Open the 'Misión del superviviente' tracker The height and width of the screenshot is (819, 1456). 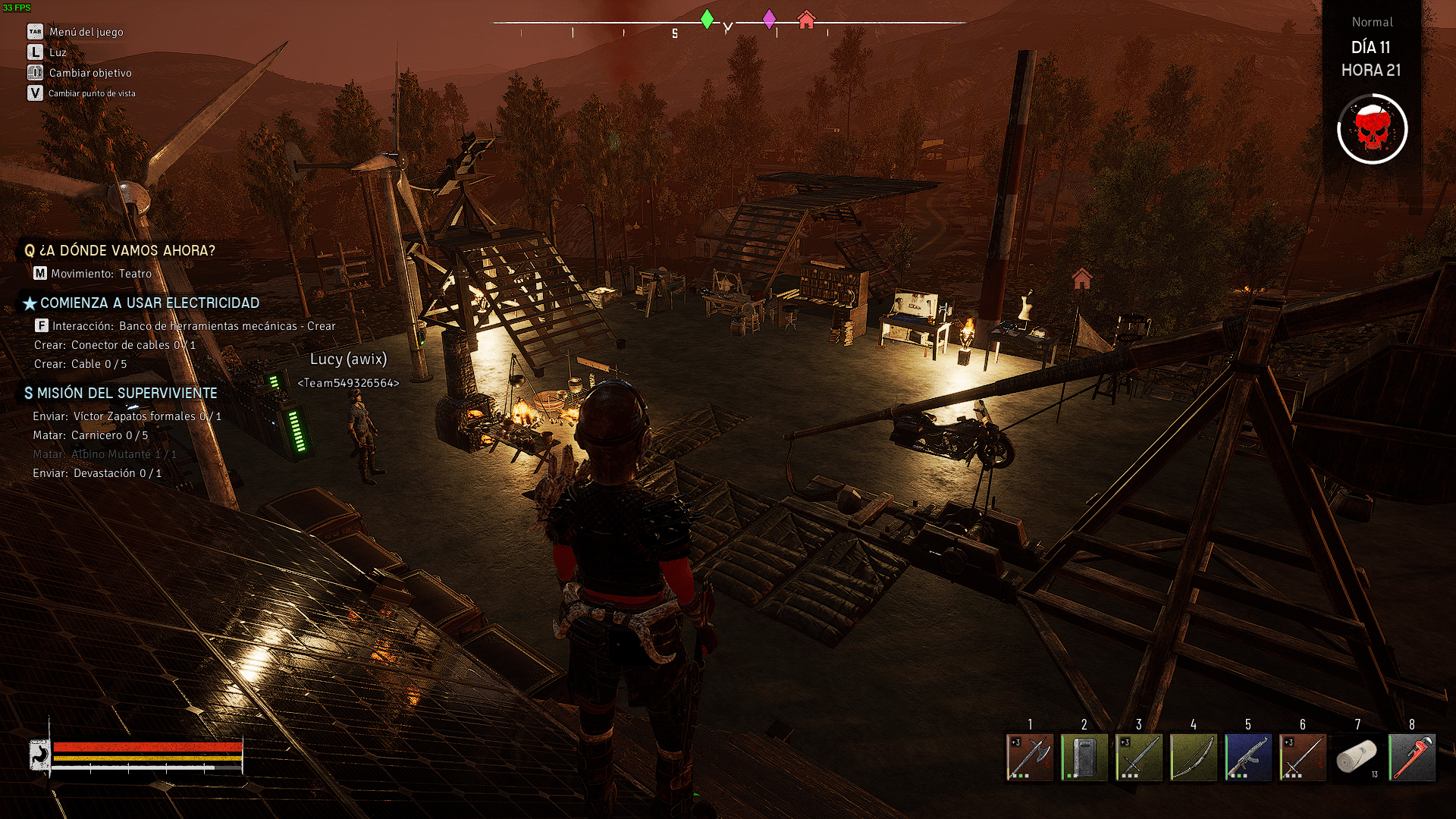[127, 393]
